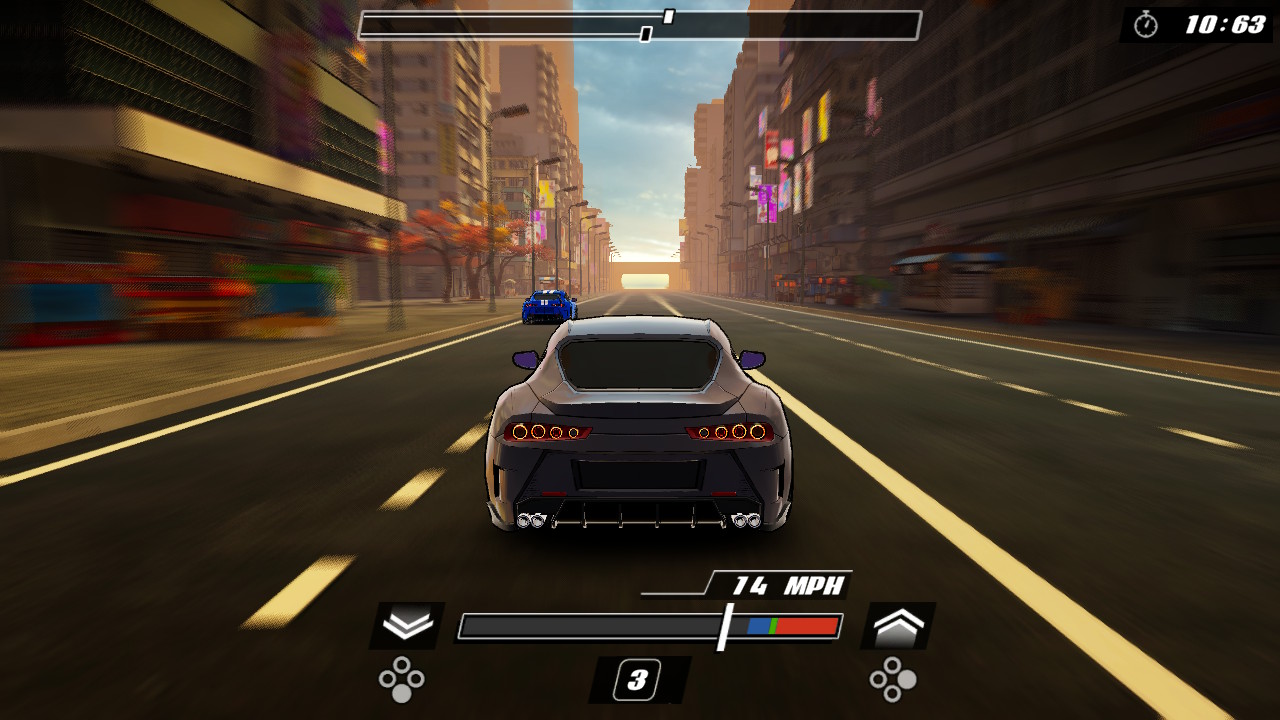Click the white needle on the RPM bar
1280x720 pixels.
click(723, 625)
